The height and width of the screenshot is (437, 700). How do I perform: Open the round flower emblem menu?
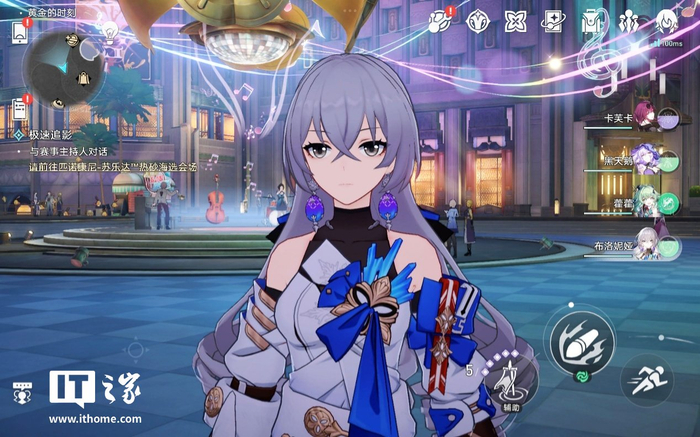pos(478,20)
